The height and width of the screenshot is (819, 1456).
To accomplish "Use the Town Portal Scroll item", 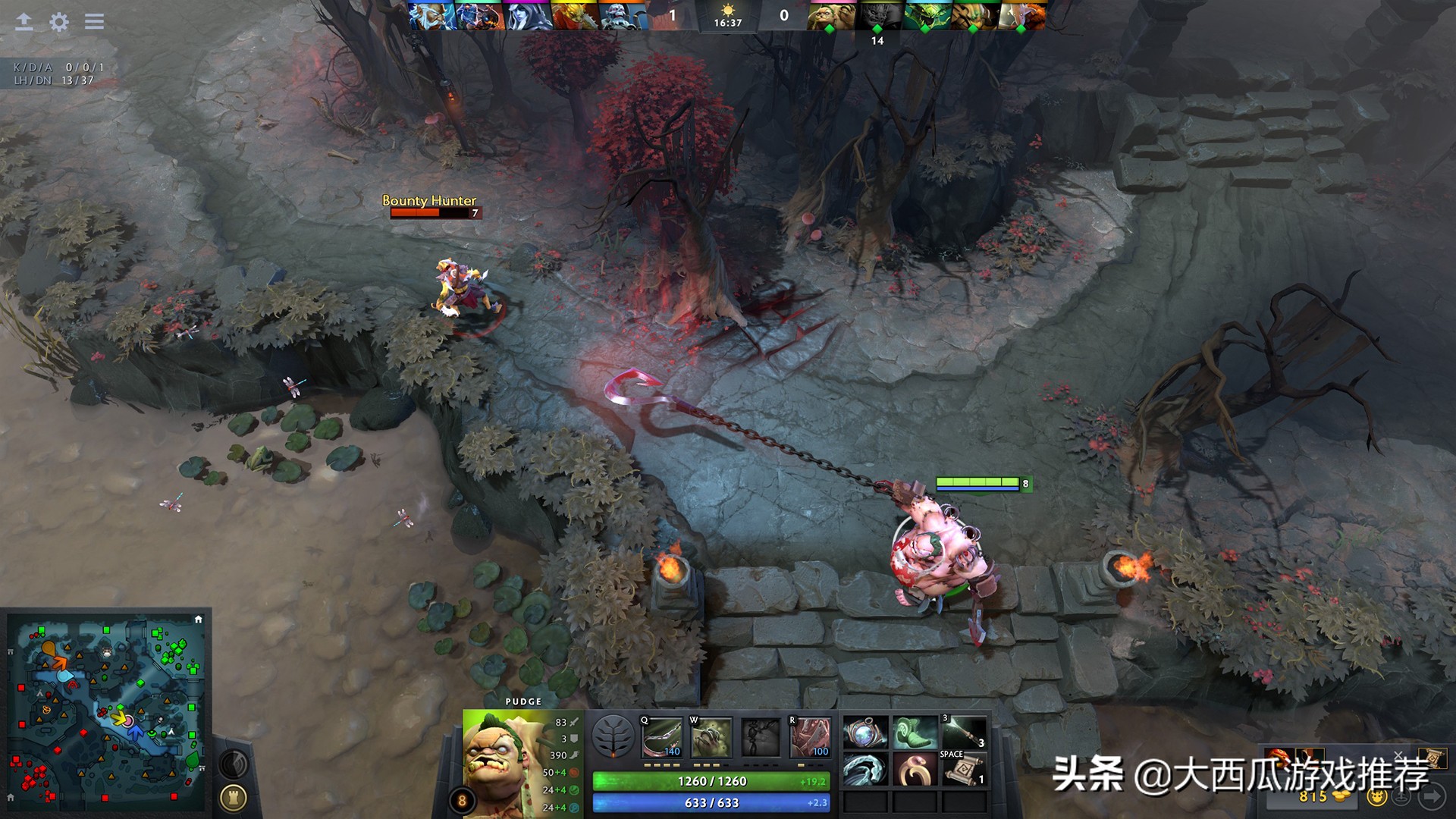I will click(963, 770).
